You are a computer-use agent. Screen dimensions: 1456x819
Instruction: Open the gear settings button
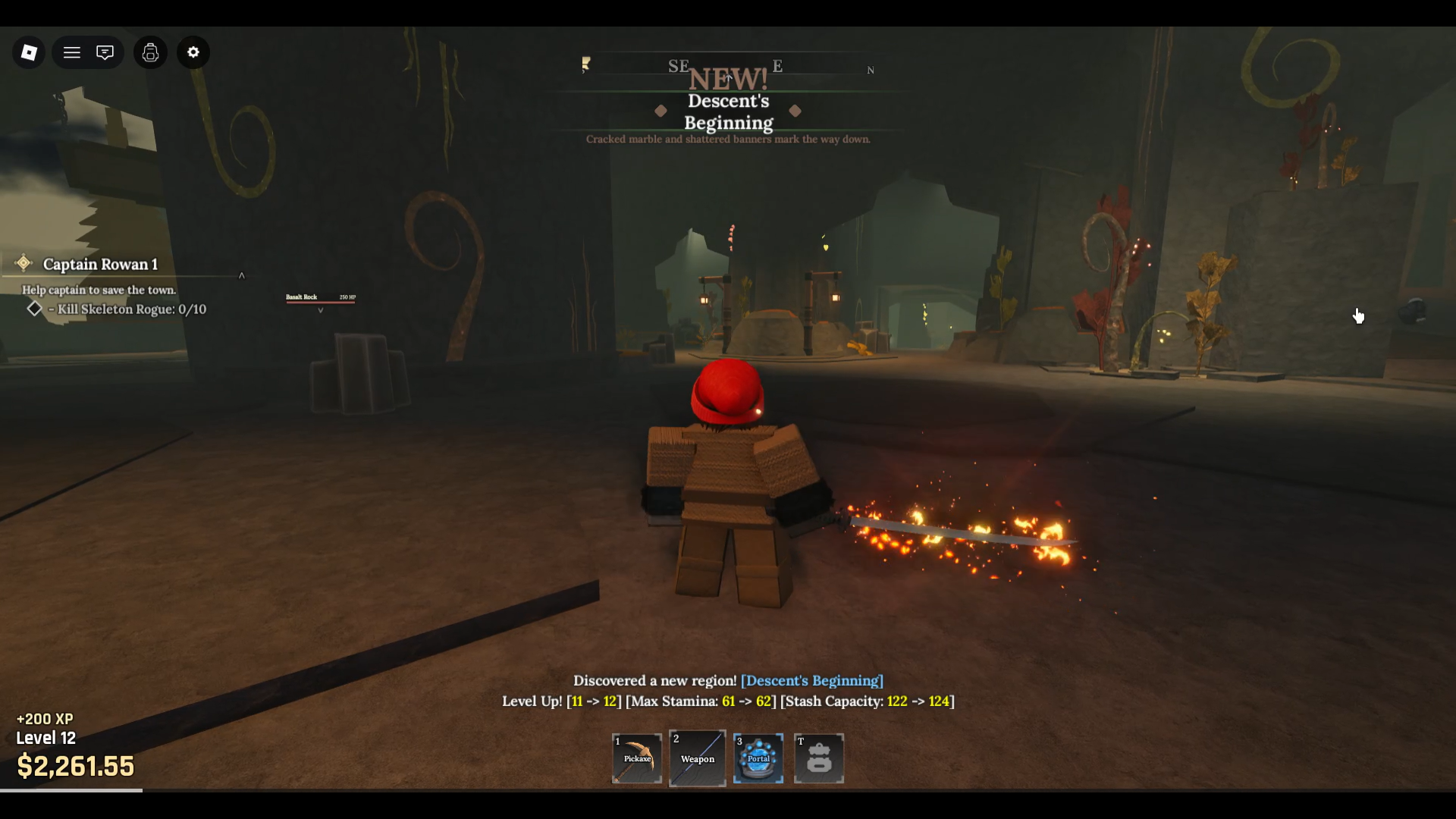coord(193,52)
